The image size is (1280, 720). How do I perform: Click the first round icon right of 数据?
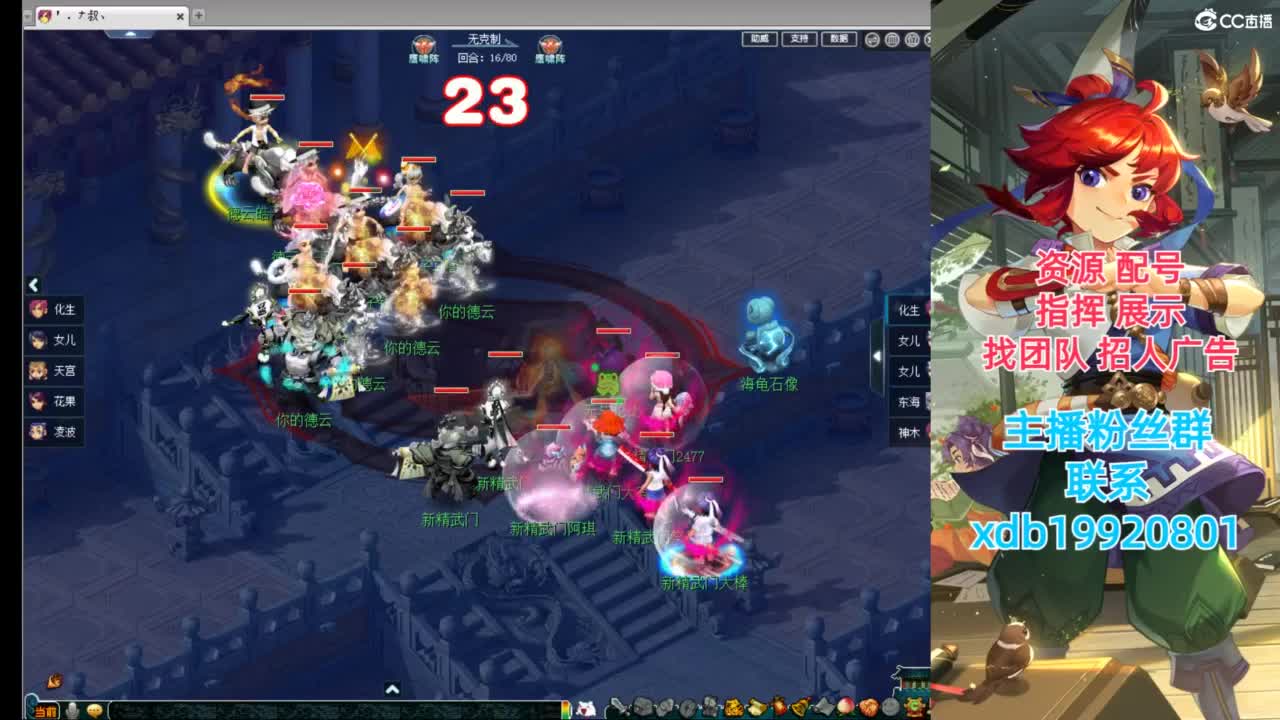click(x=873, y=41)
